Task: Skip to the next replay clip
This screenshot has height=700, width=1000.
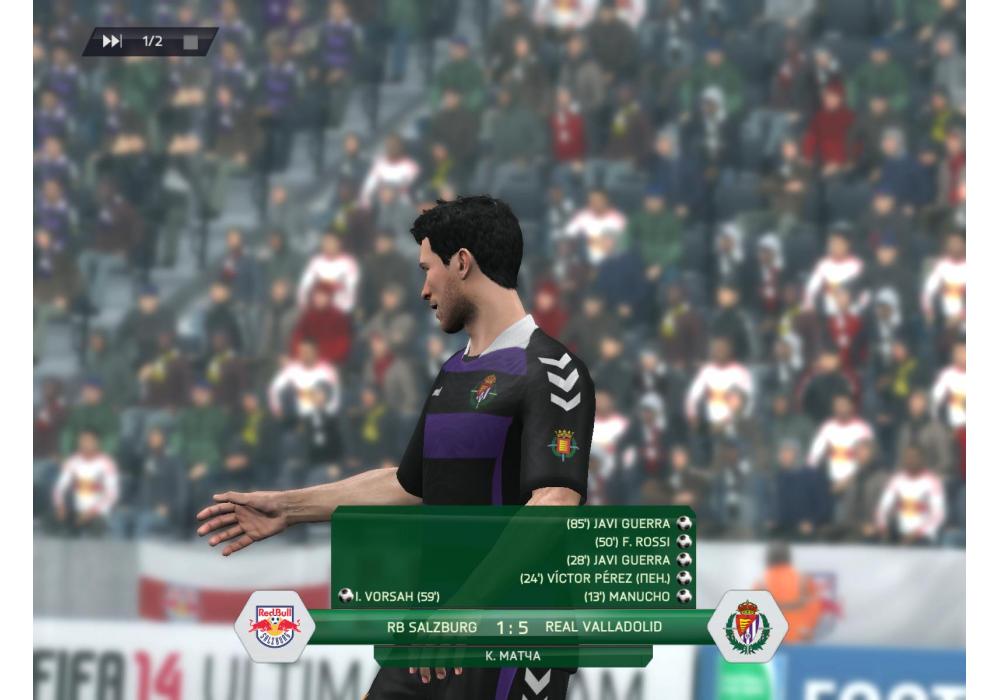Action: tap(112, 41)
